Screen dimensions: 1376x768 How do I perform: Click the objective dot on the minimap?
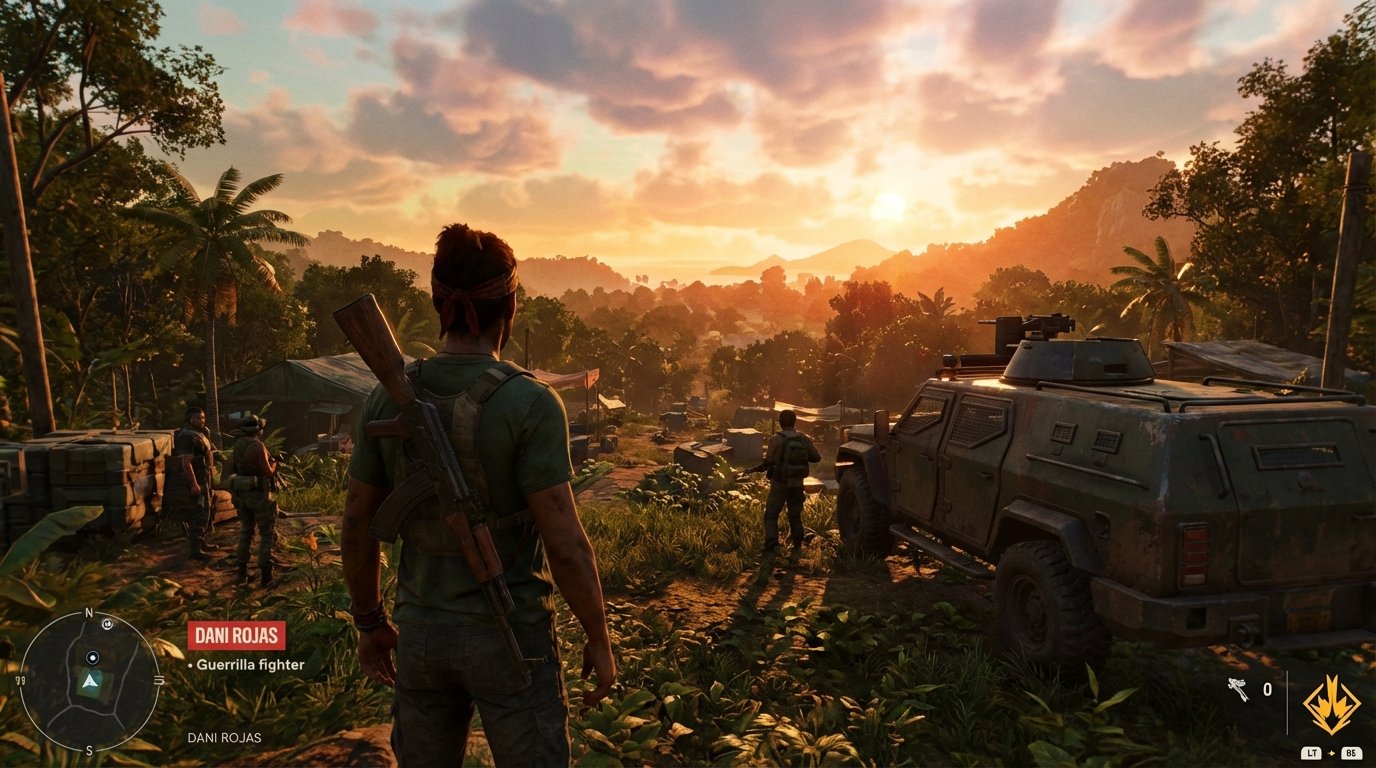click(93, 658)
